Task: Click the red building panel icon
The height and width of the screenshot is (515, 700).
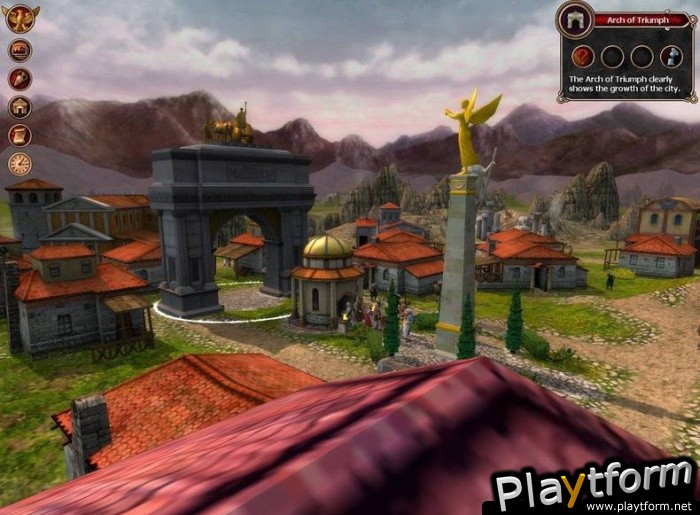Action: (x=20, y=50)
